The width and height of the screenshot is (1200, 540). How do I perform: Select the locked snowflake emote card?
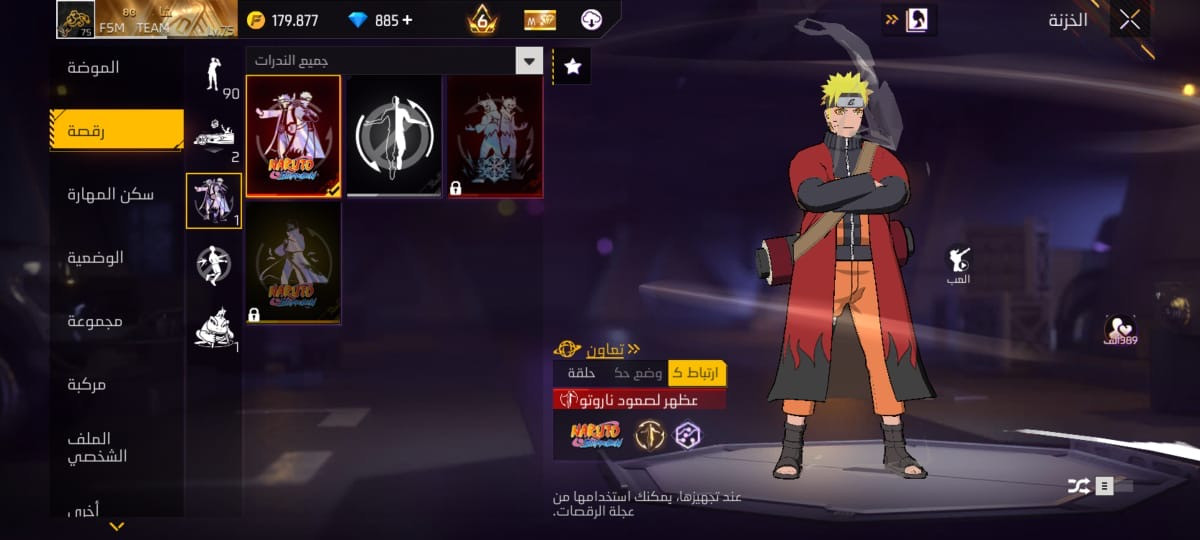pos(495,137)
